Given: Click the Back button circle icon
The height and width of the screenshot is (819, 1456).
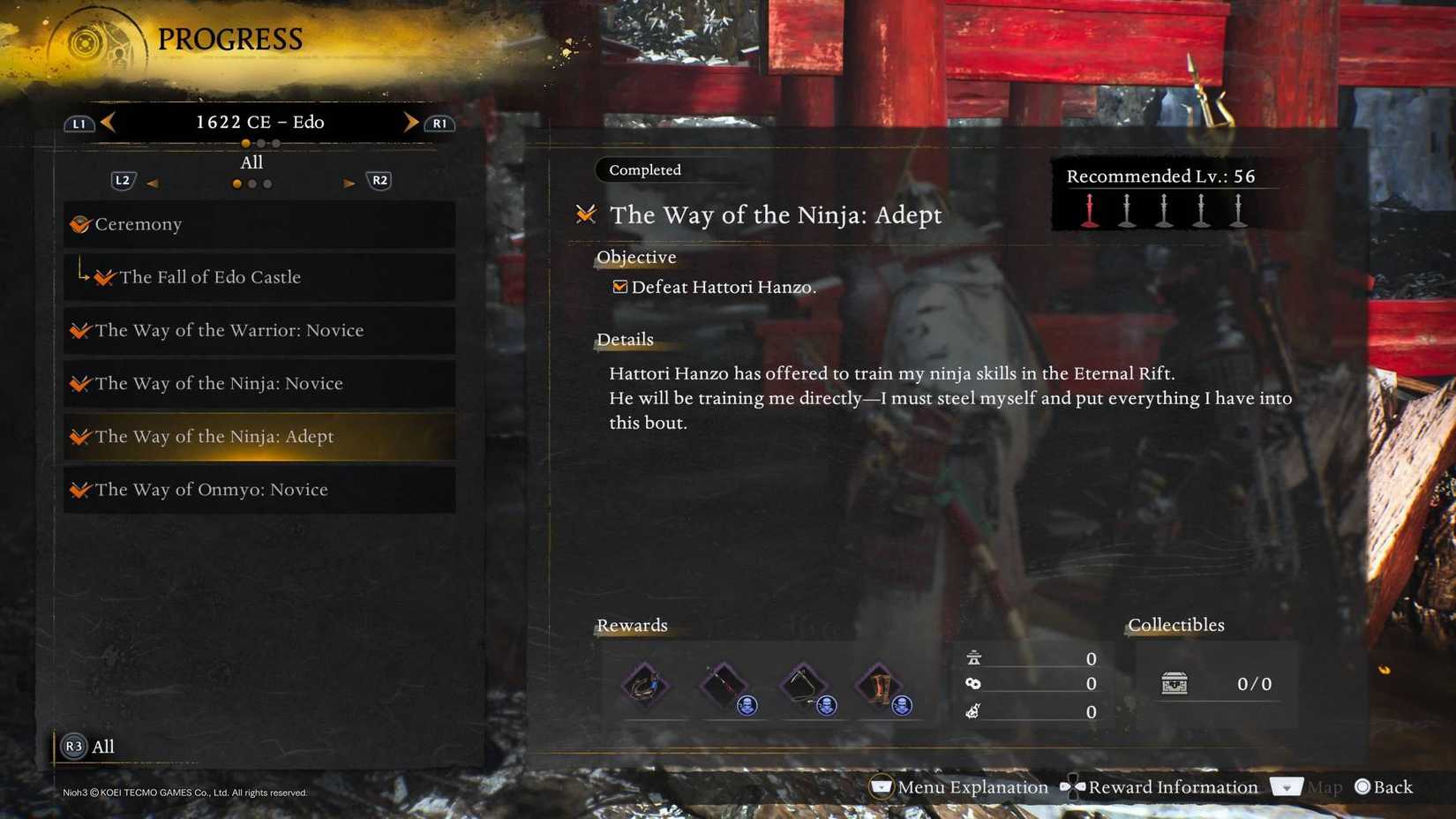Looking at the screenshot, I should (1362, 787).
